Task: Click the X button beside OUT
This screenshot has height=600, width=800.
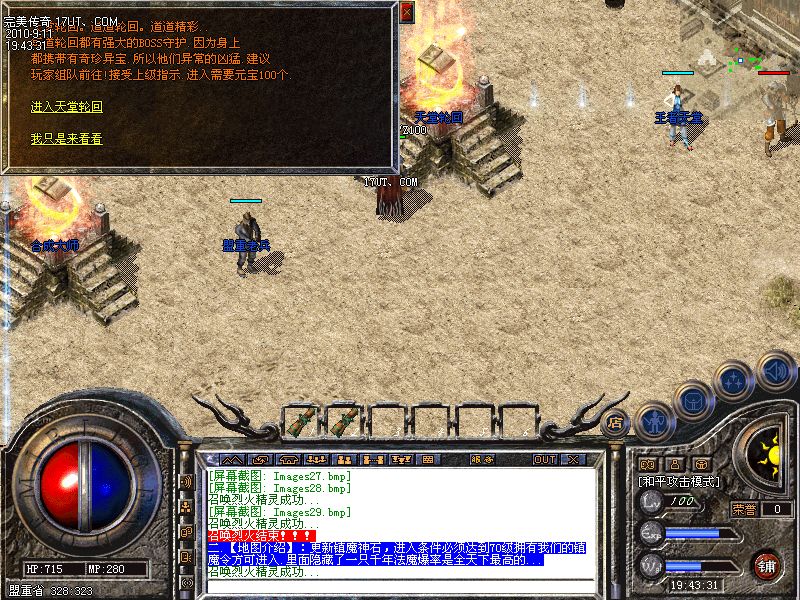Action: (x=573, y=459)
